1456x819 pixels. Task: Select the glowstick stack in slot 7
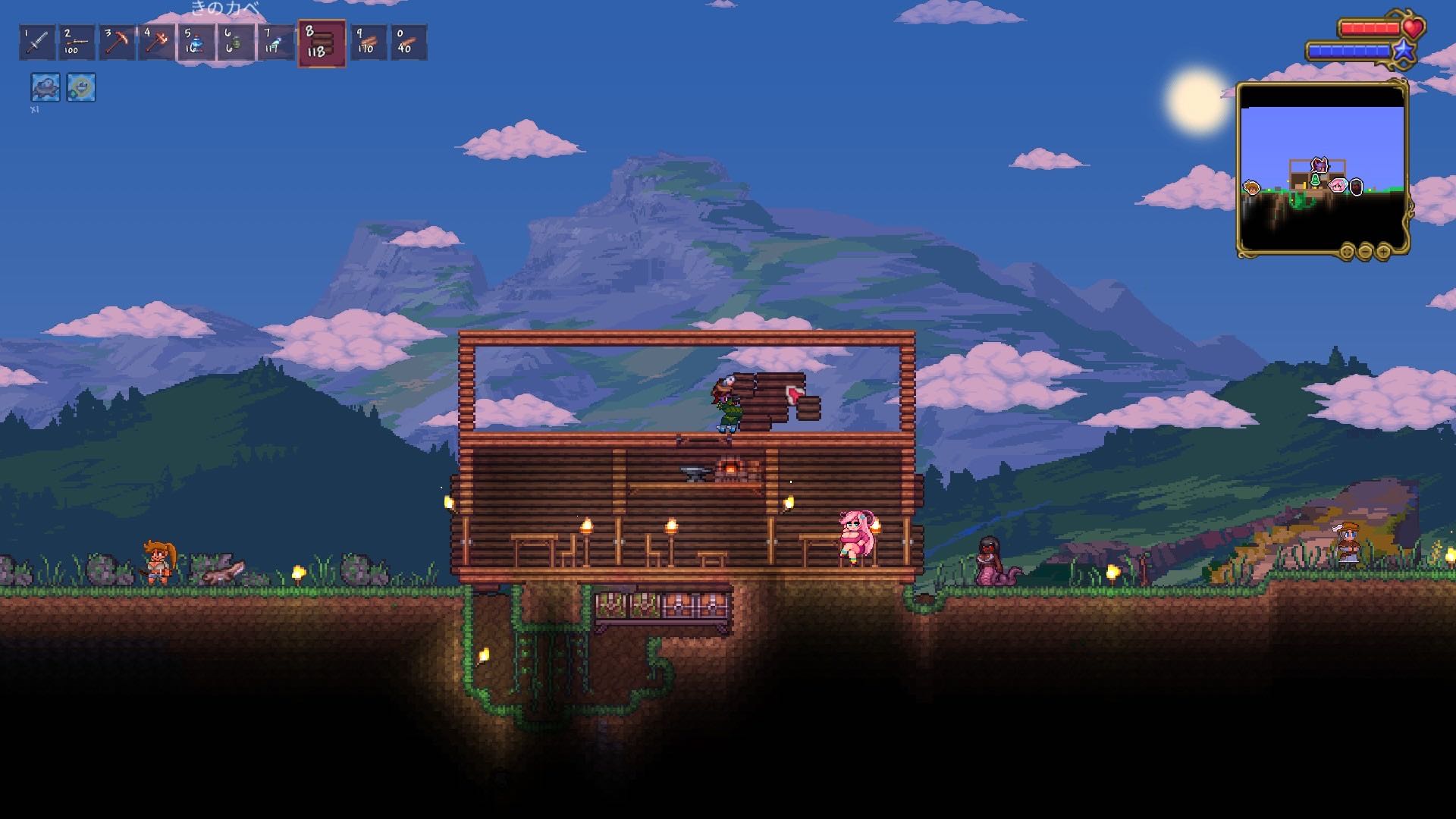click(275, 42)
